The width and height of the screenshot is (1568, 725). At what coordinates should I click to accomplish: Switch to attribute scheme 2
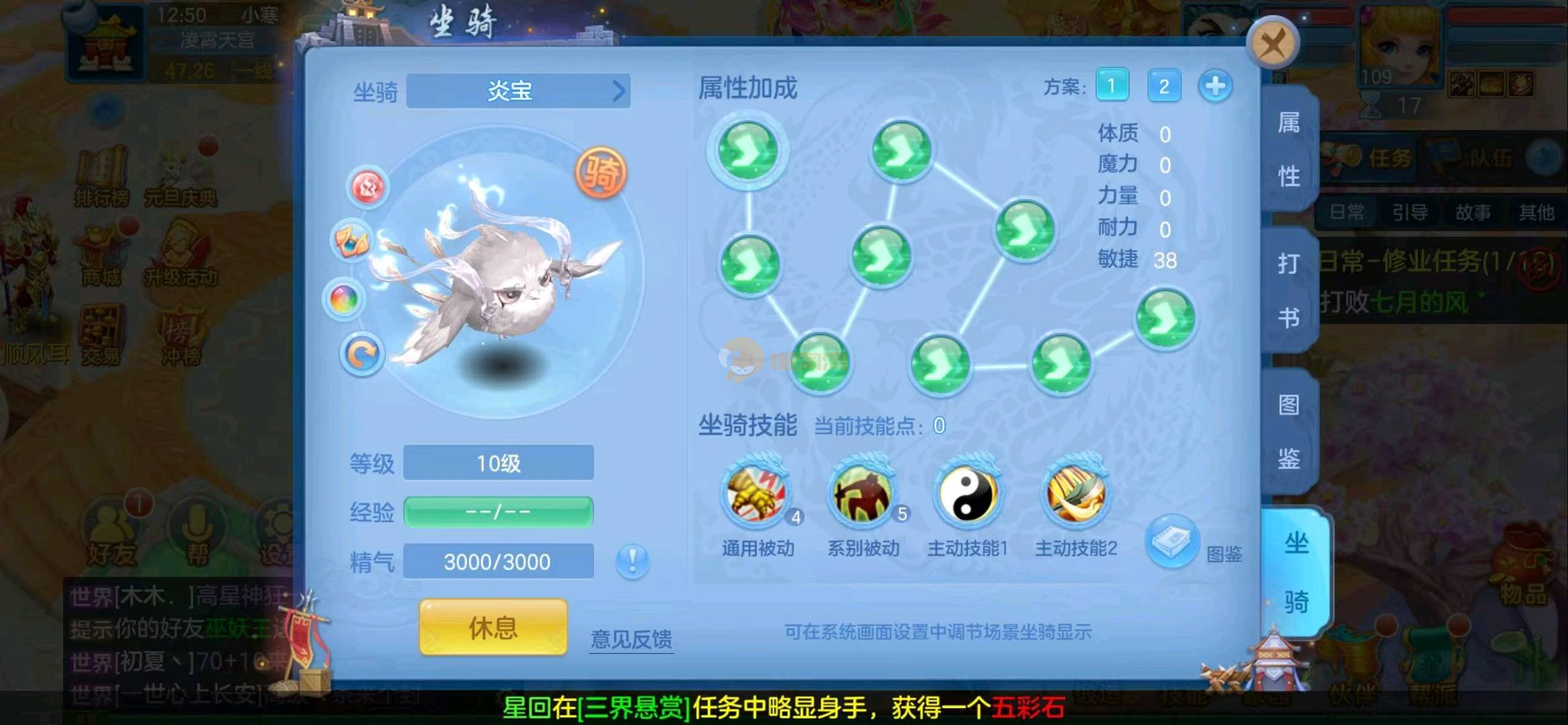pos(1164,86)
